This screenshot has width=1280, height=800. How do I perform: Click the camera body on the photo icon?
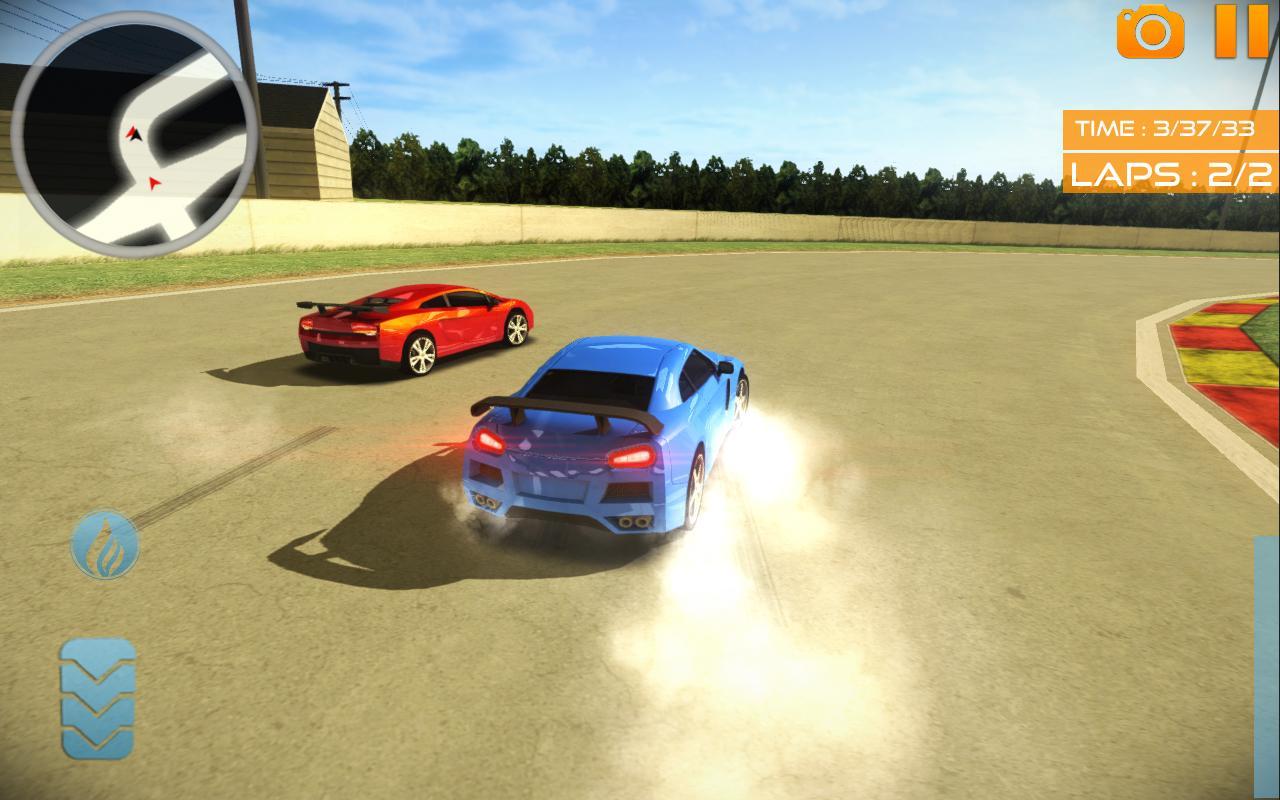coord(1150,38)
